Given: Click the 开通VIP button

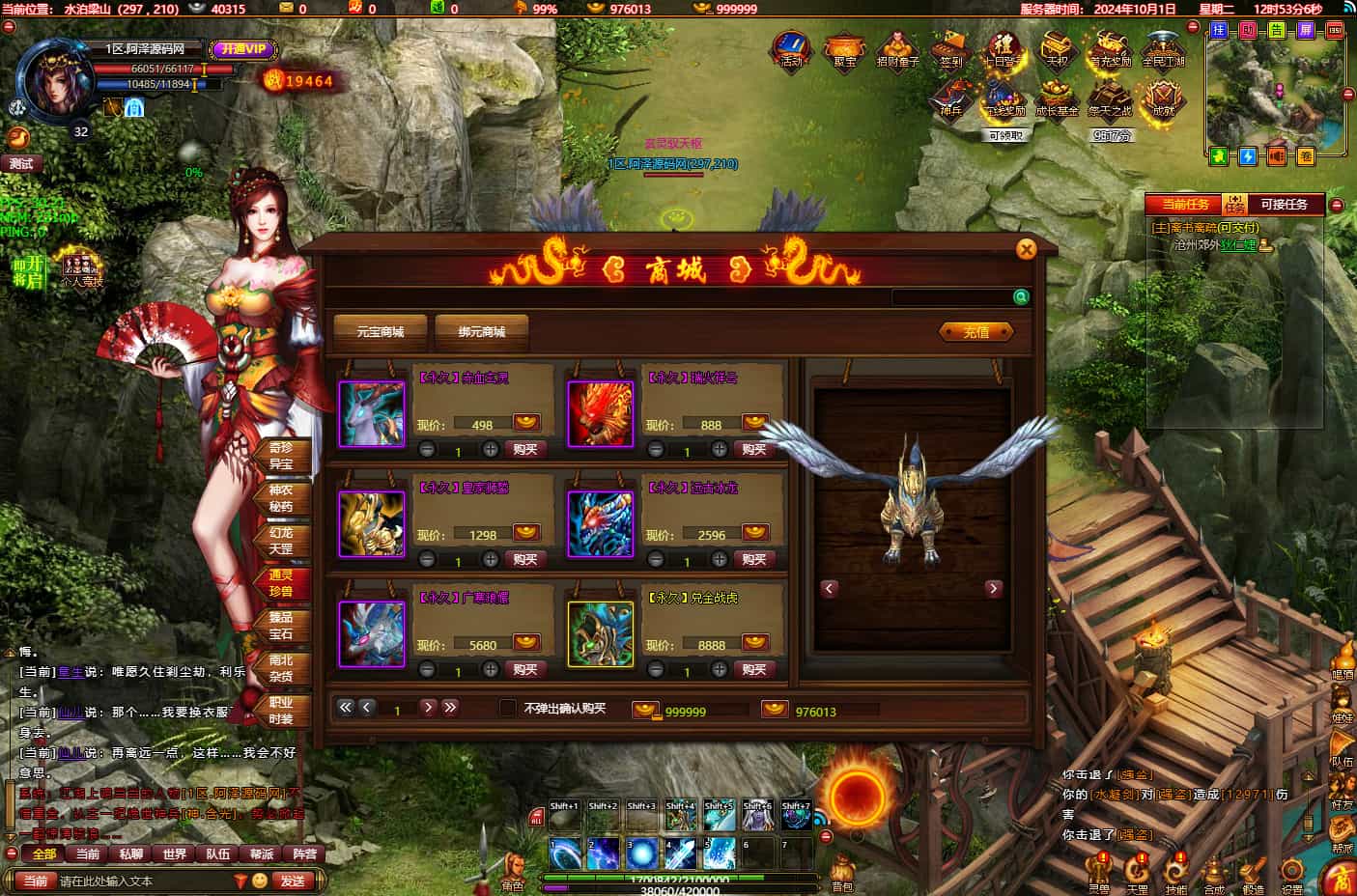Looking at the screenshot, I should [x=242, y=49].
